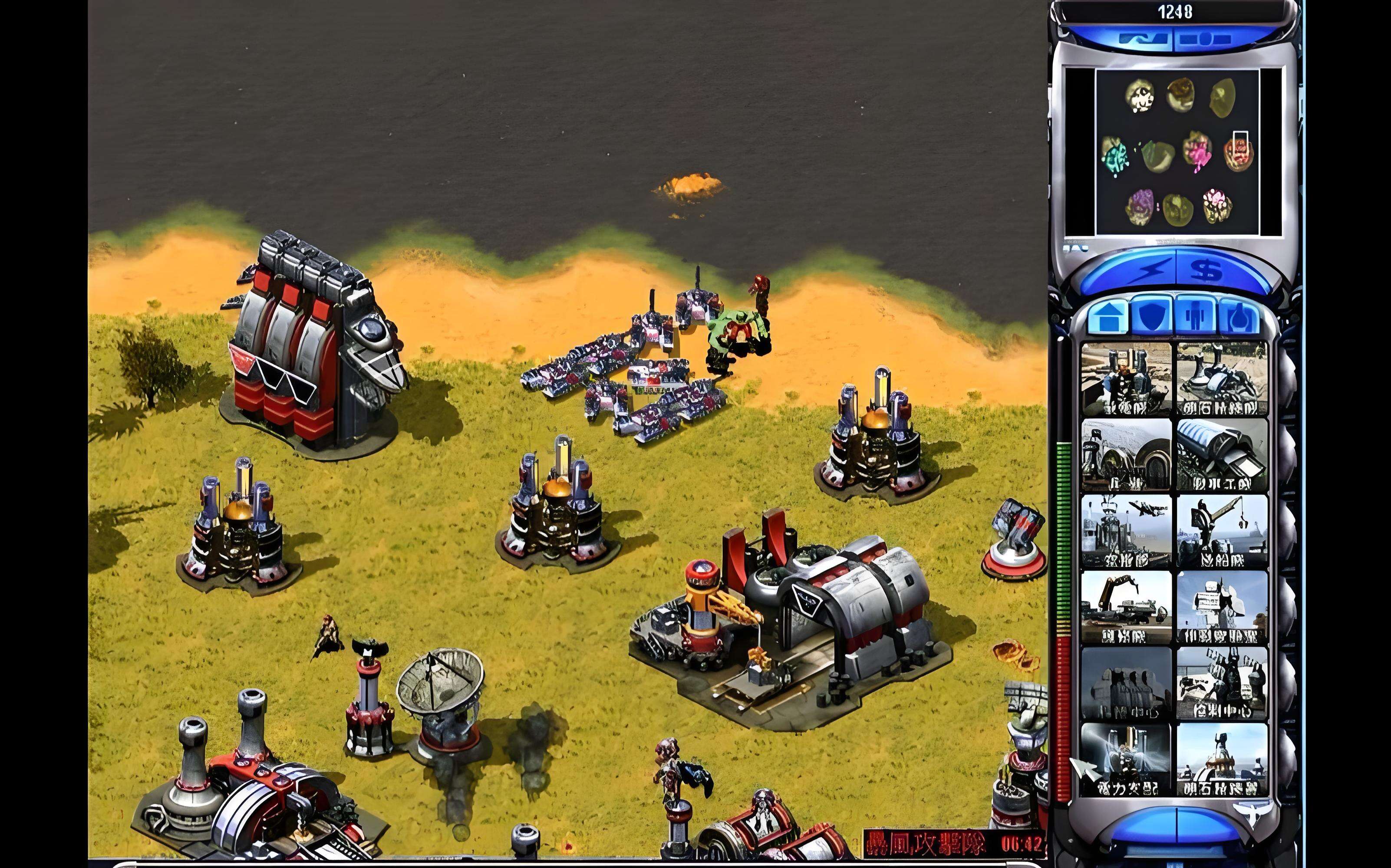Select the Battle Lab white tower icon
Screen dimensions: 1391x868
(1222, 607)
